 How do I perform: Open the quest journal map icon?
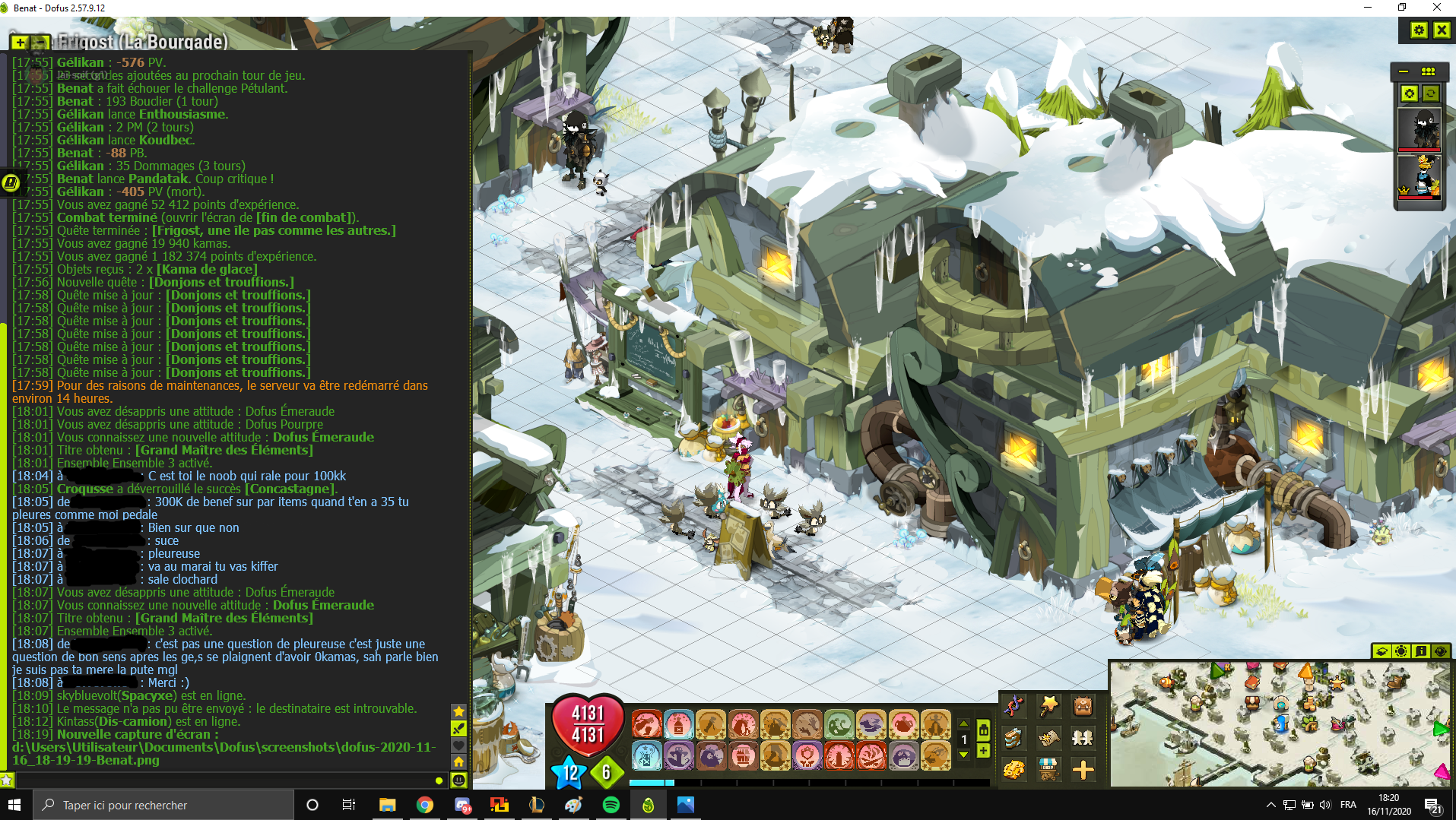pos(1049,739)
